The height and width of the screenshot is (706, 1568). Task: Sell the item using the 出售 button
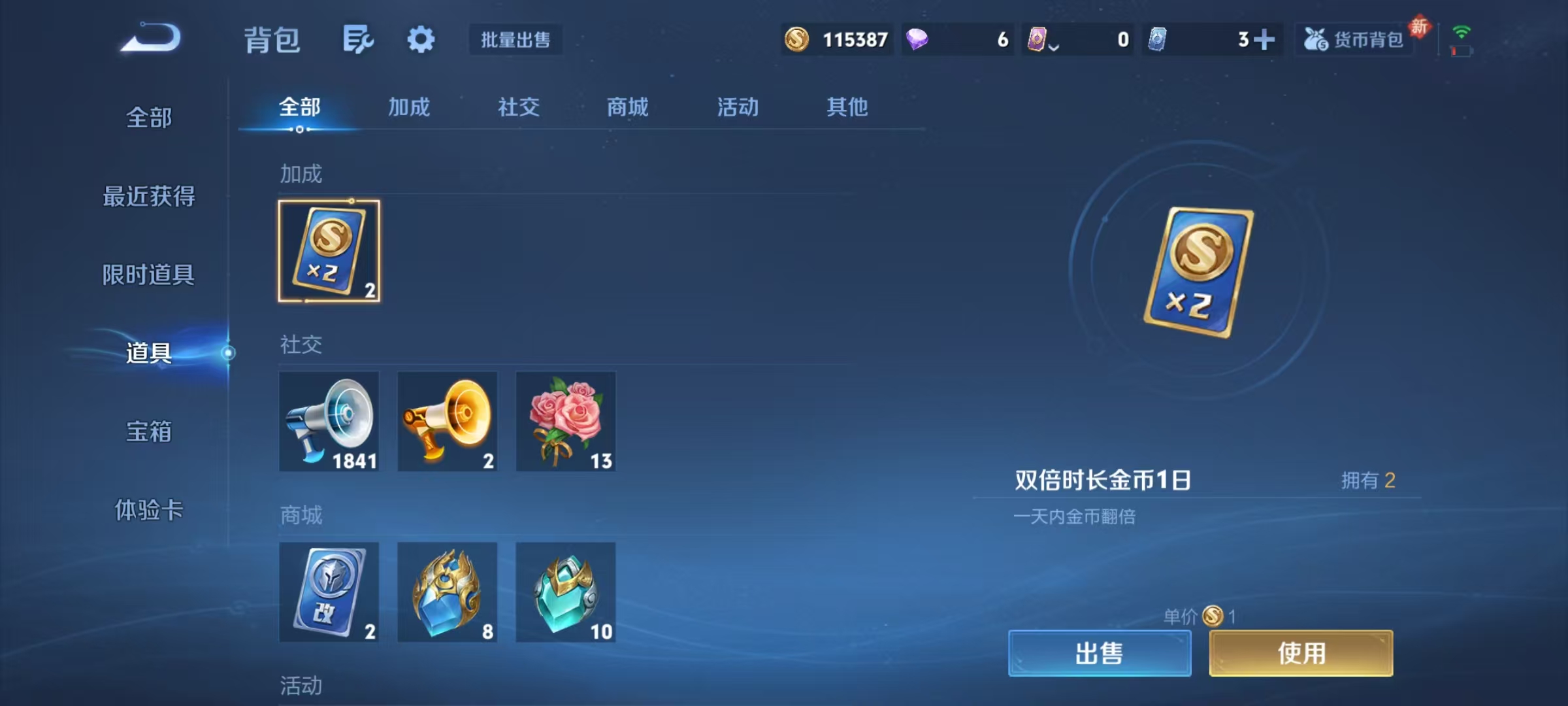click(x=1100, y=652)
